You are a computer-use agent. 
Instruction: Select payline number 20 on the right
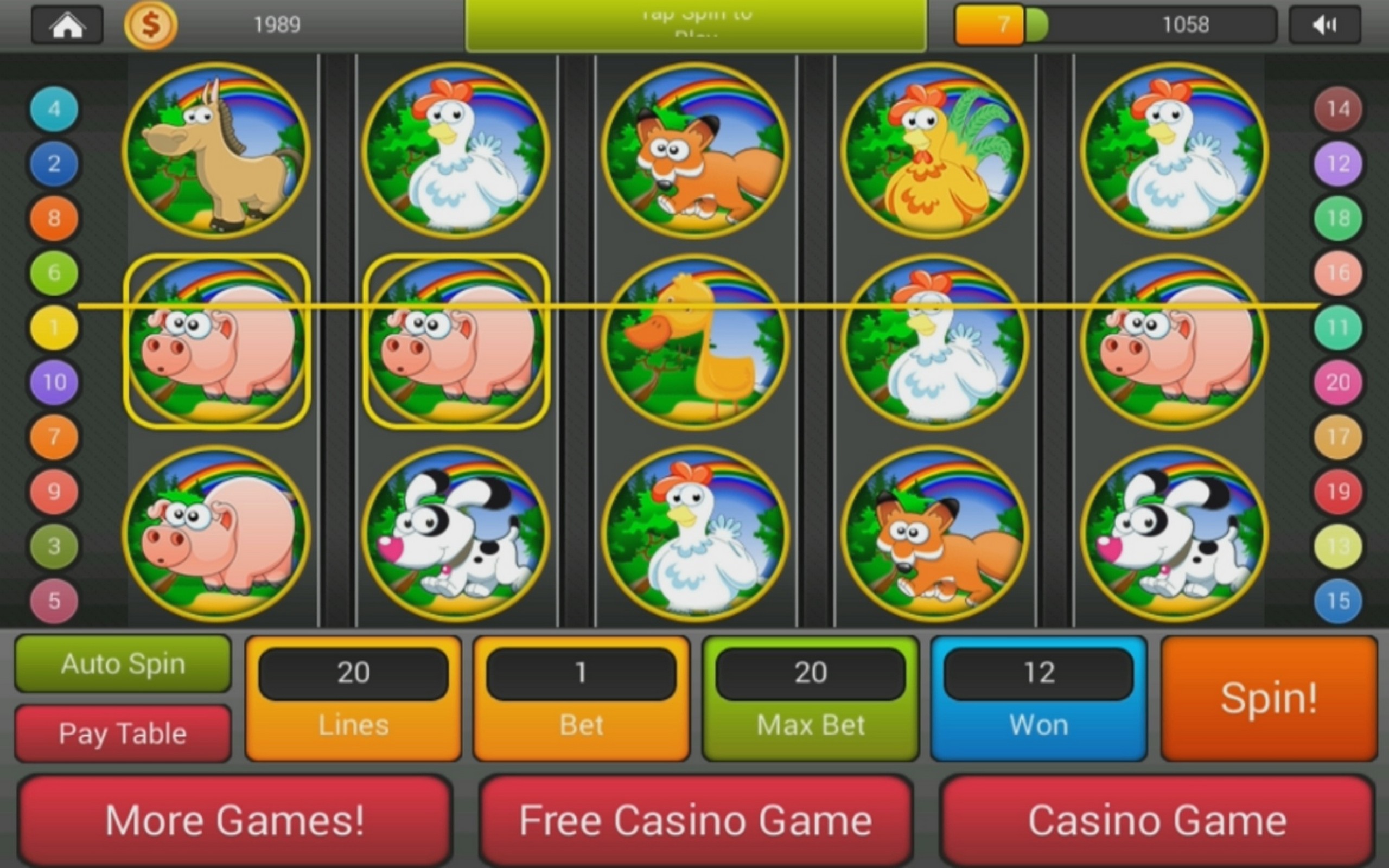[x=1338, y=382]
